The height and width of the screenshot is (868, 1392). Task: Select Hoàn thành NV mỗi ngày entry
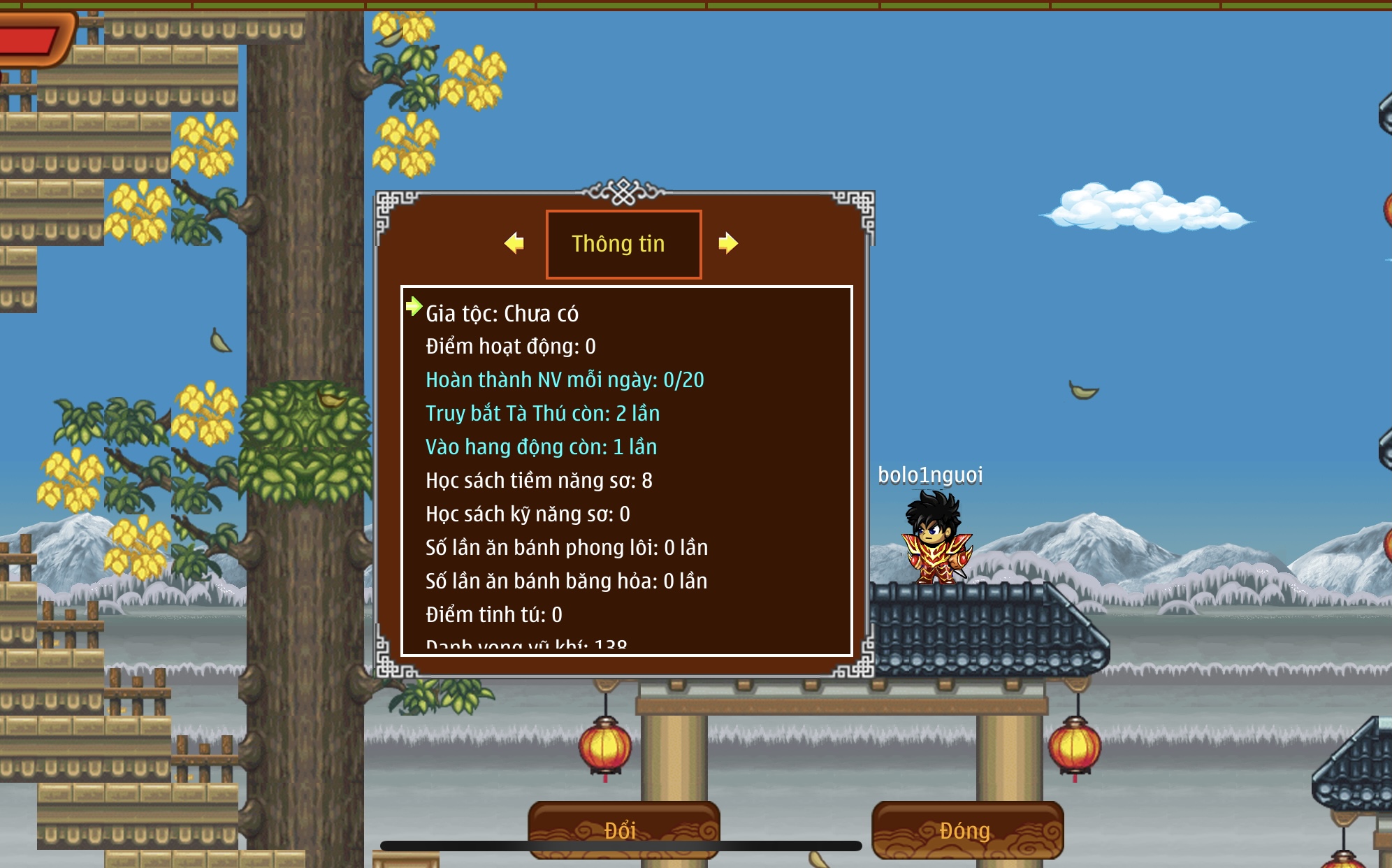pyautogui.click(x=565, y=380)
